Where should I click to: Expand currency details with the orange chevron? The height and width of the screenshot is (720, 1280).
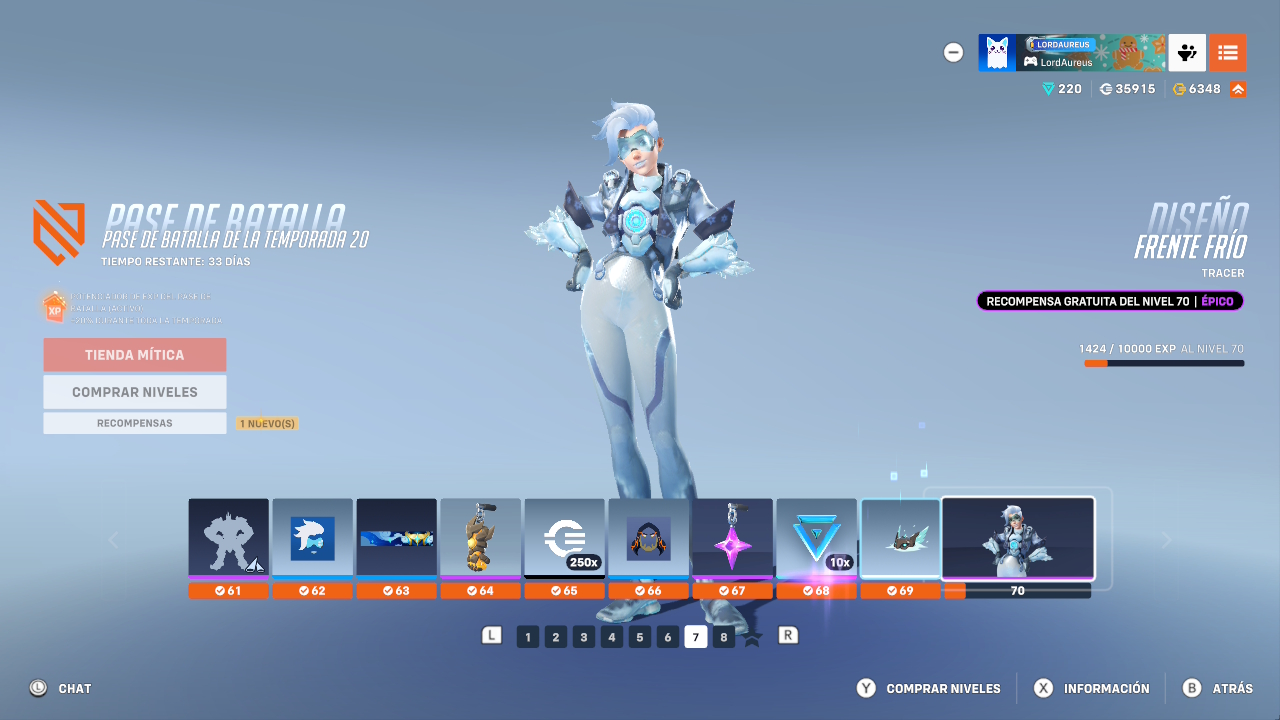(x=1236, y=88)
